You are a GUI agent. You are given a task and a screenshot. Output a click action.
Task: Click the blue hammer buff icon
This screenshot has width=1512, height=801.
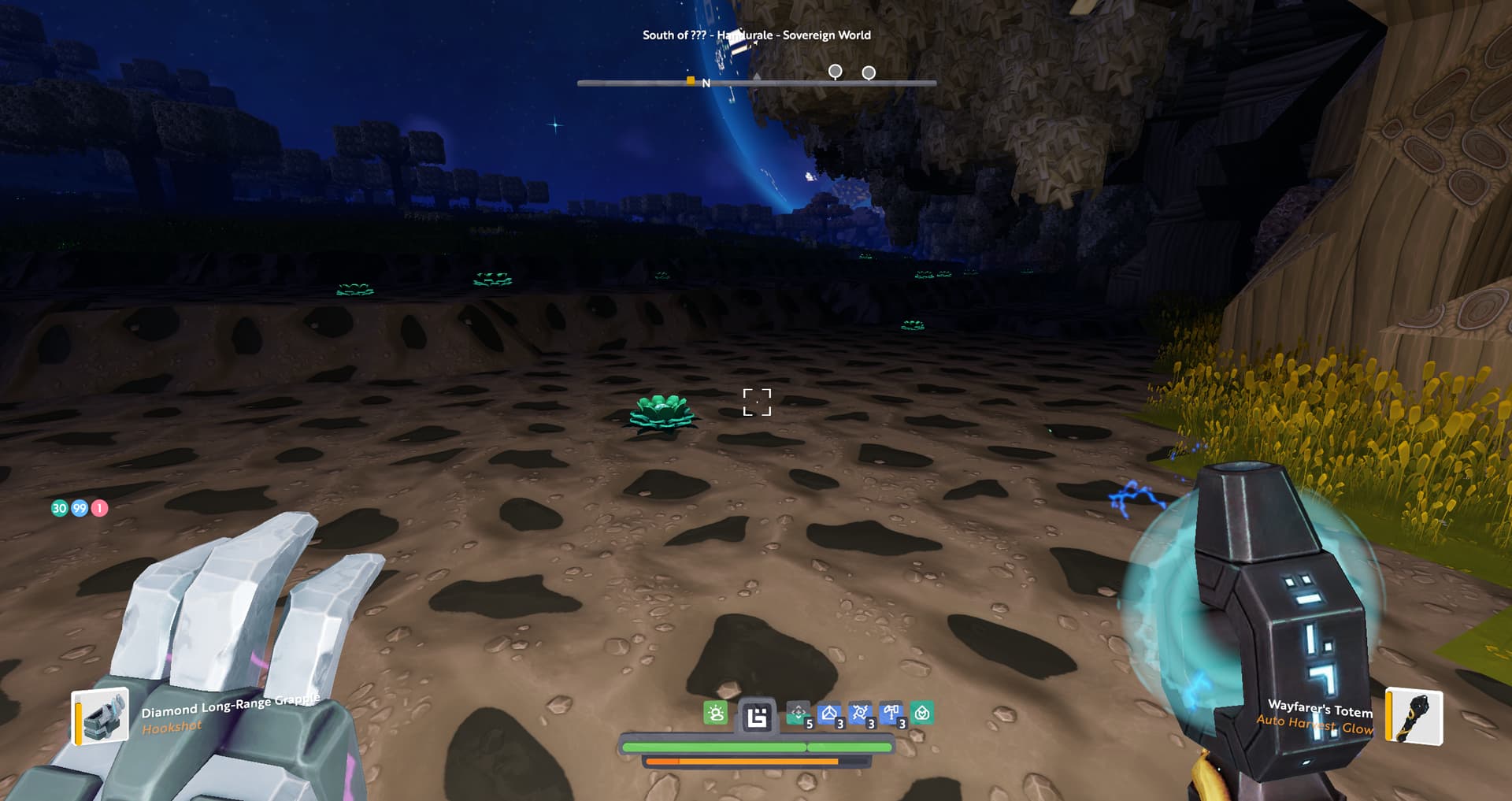point(891,714)
